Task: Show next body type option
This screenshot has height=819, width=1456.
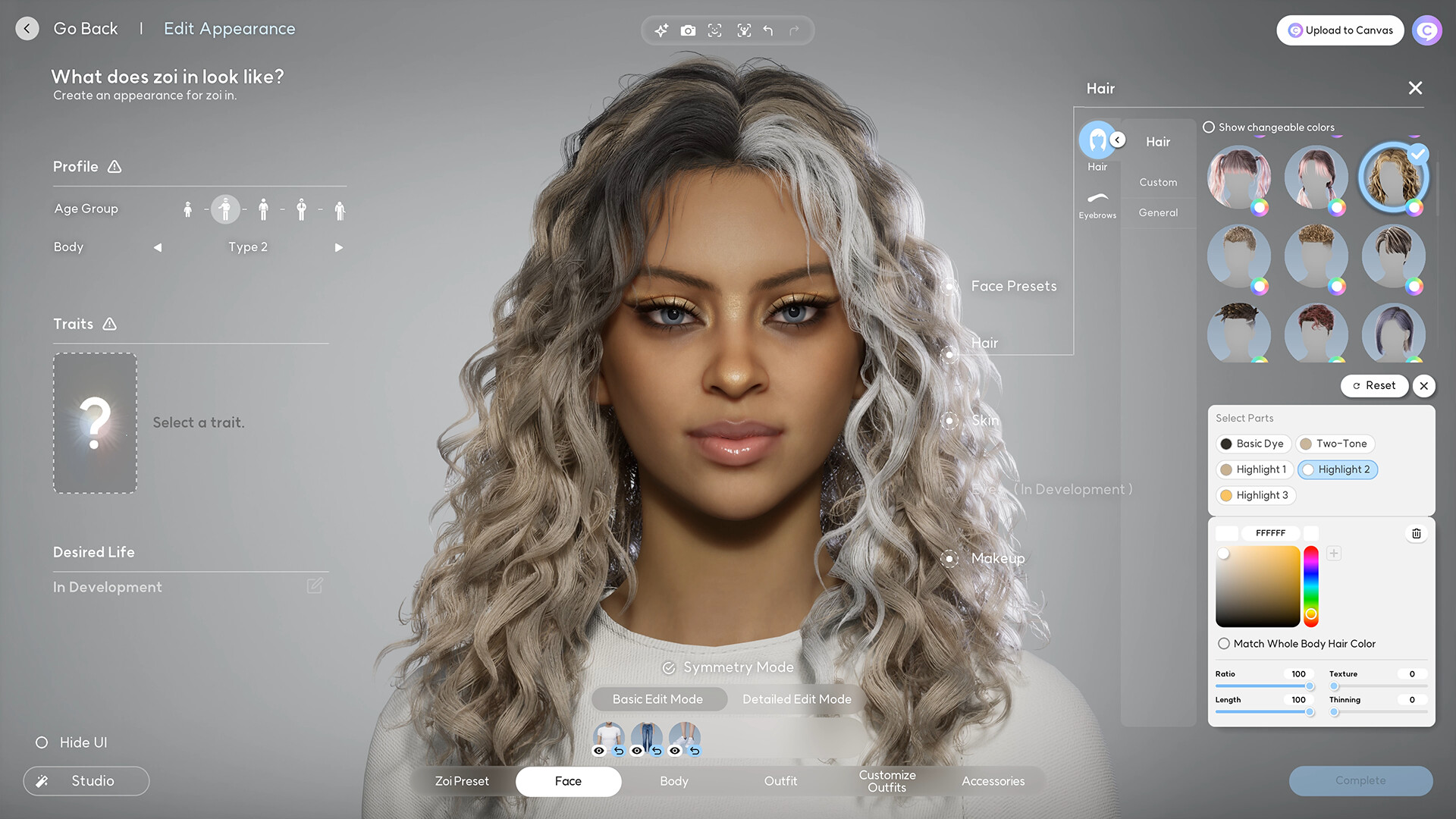Action: pos(339,247)
